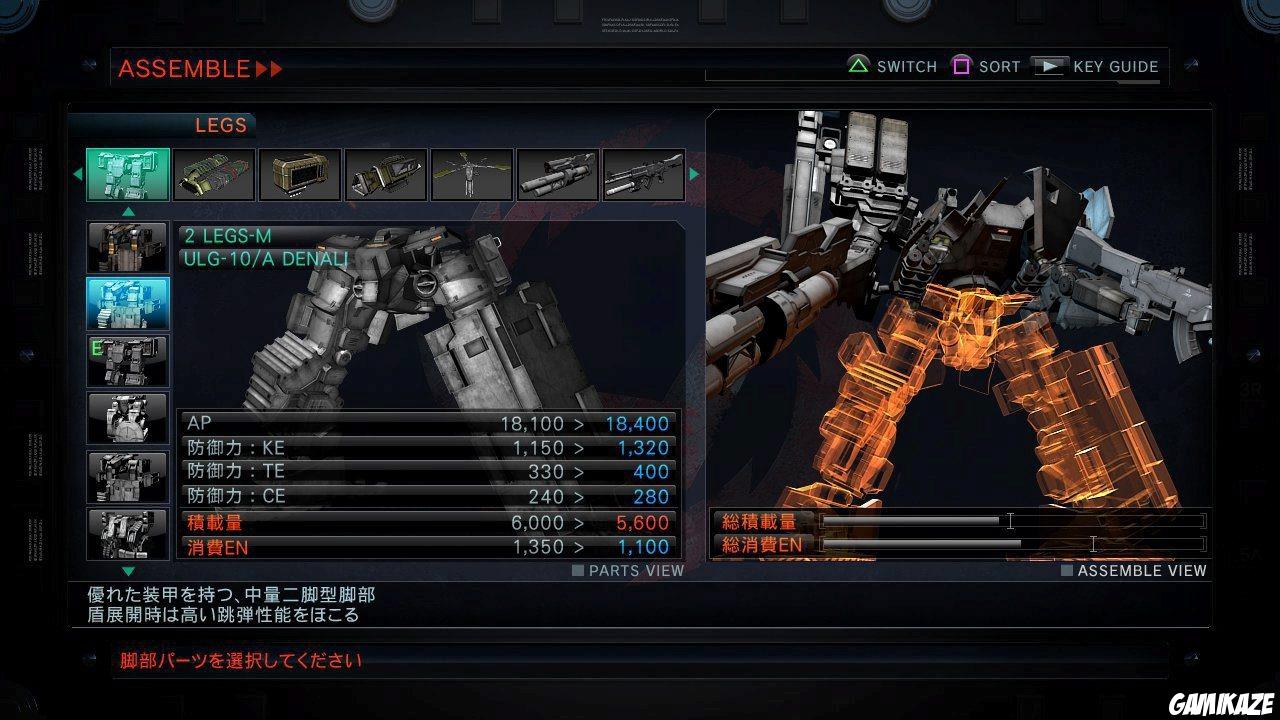Expand the parts list with the right green arrow
Viewport: 1280px width, 720px height.
(x=695, y=174)
